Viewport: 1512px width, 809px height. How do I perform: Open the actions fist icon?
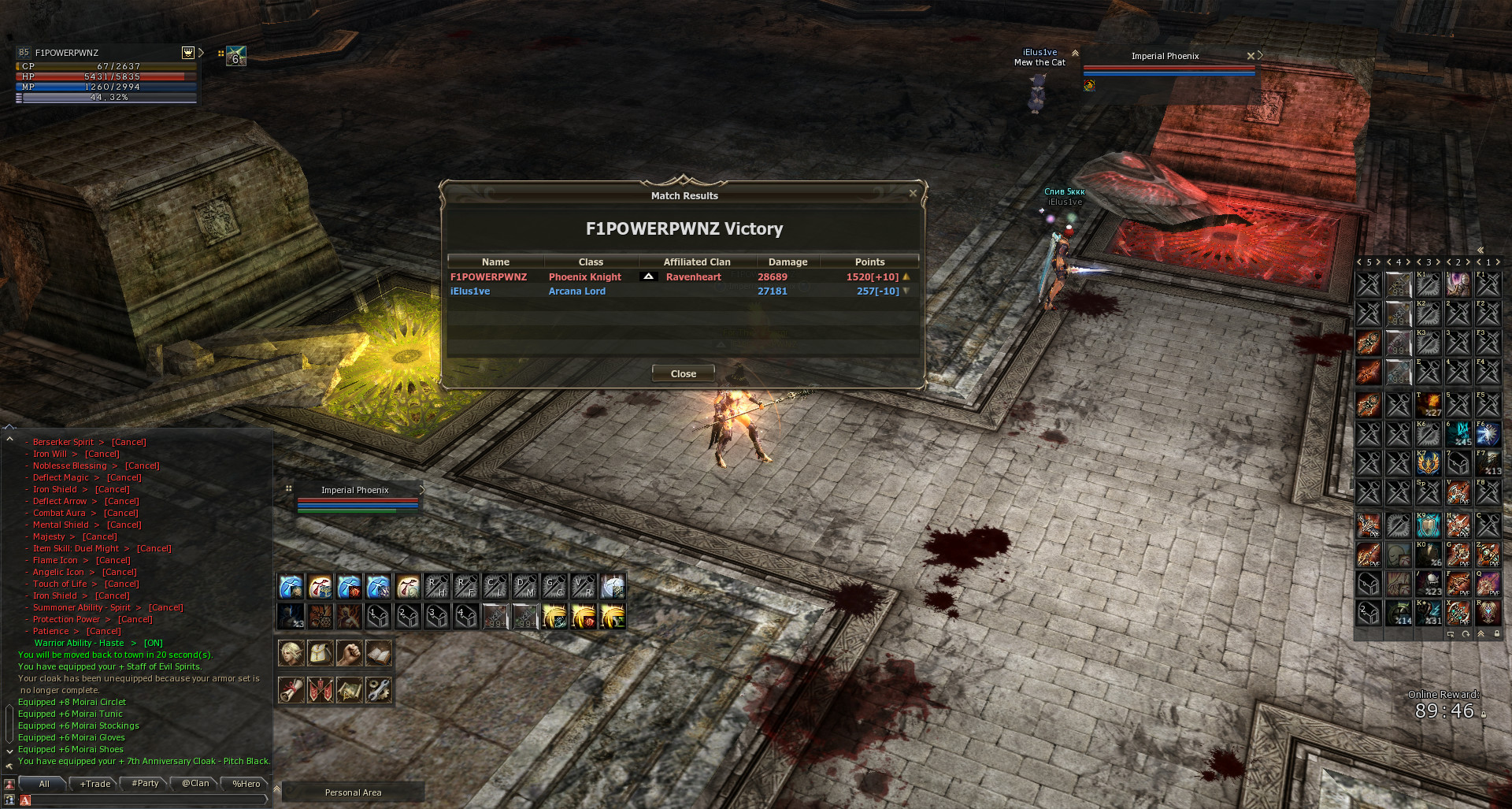pos(349,653)
